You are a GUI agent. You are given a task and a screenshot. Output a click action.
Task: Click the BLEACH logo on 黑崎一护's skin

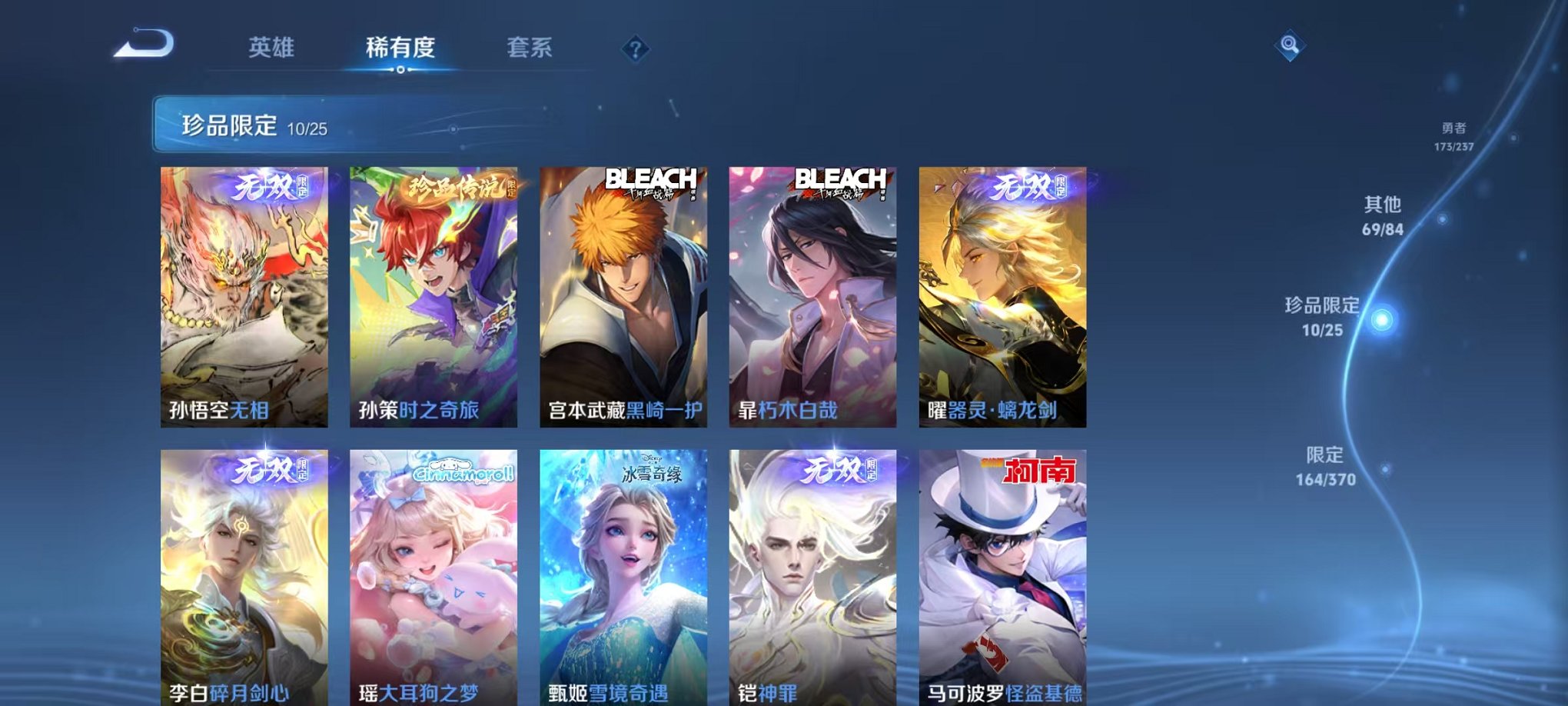pos(652,180)
